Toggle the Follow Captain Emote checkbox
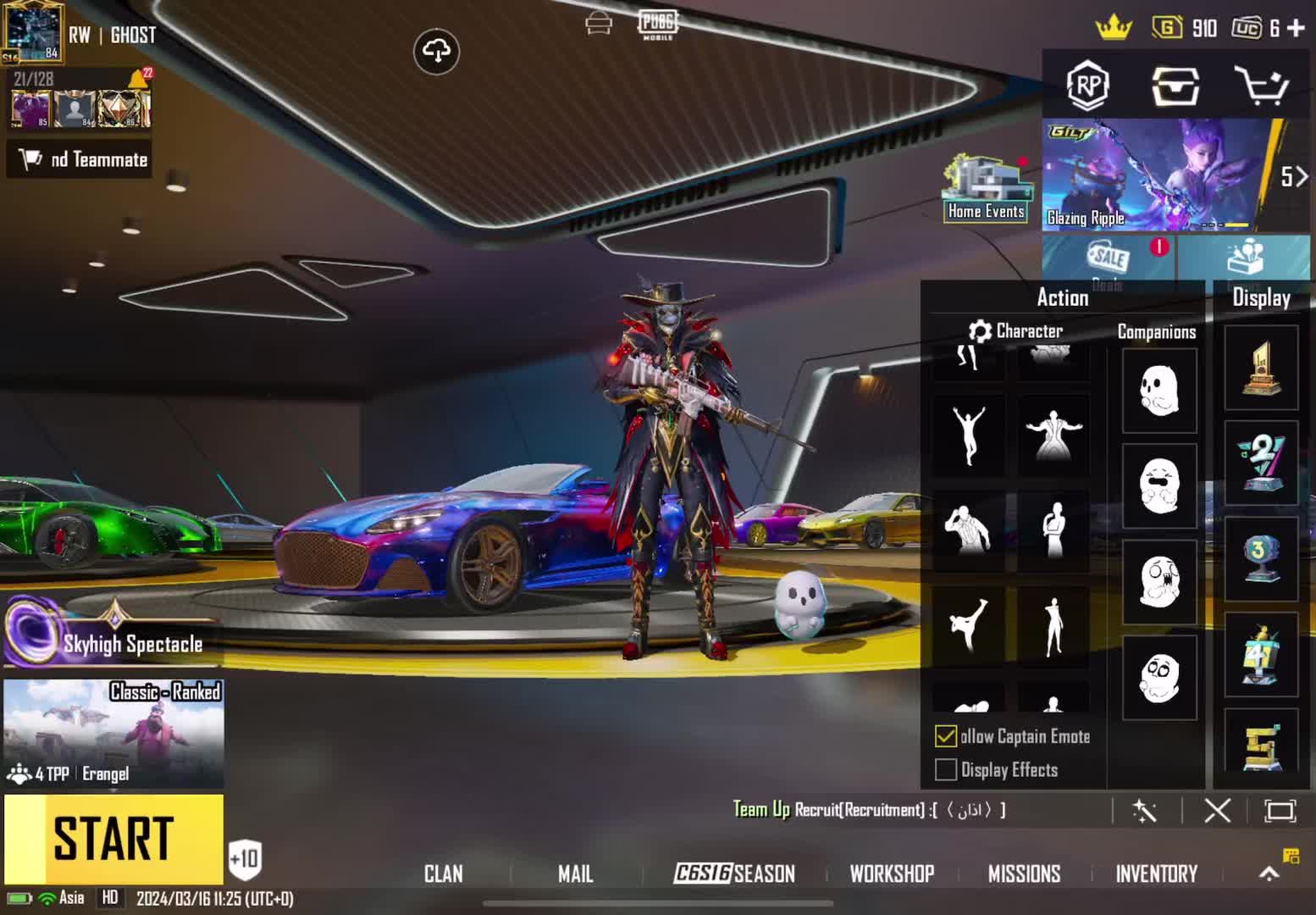 [946, 736]
